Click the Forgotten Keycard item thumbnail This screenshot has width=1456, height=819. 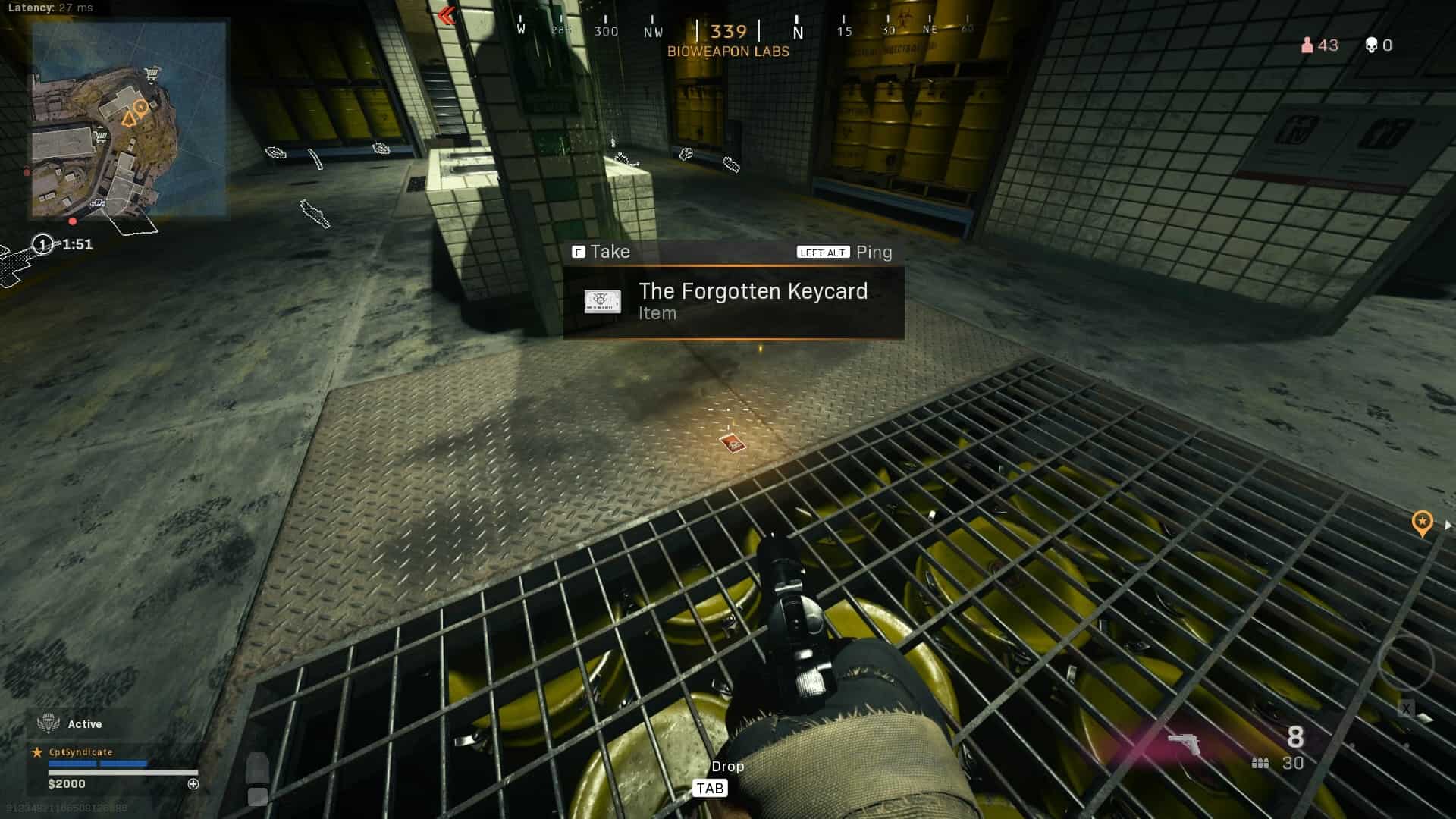(x=603, y=302)
